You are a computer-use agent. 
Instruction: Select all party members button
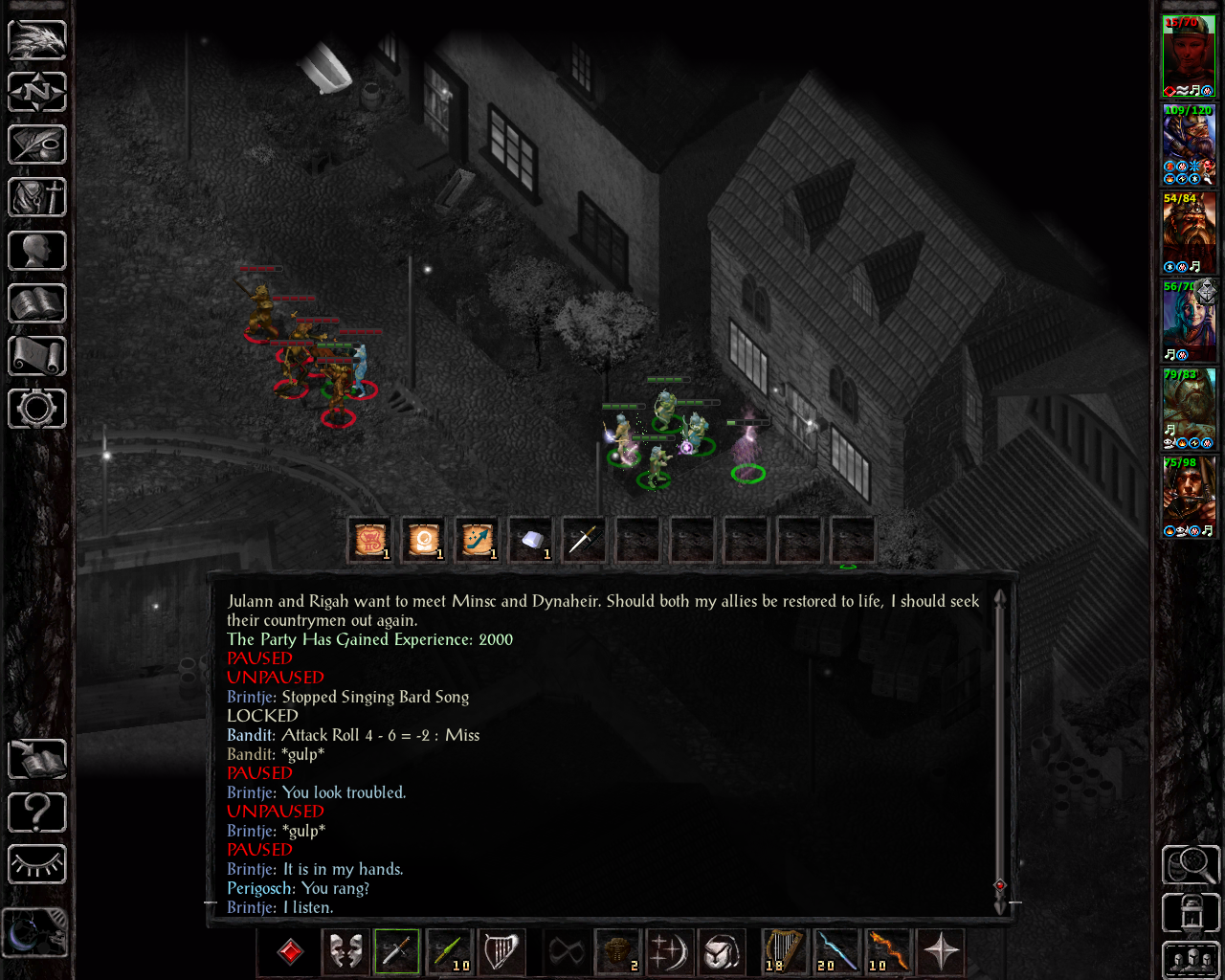click(1191, 960)
